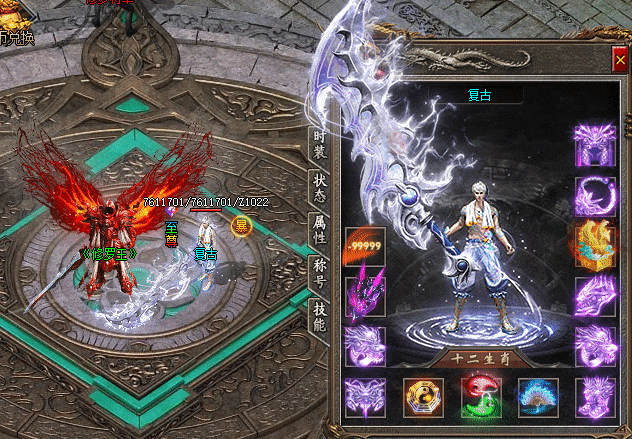Switch to the 时装 tab
Image resolution: width=632 pixels, height=439 pixels.
(319, 144)
